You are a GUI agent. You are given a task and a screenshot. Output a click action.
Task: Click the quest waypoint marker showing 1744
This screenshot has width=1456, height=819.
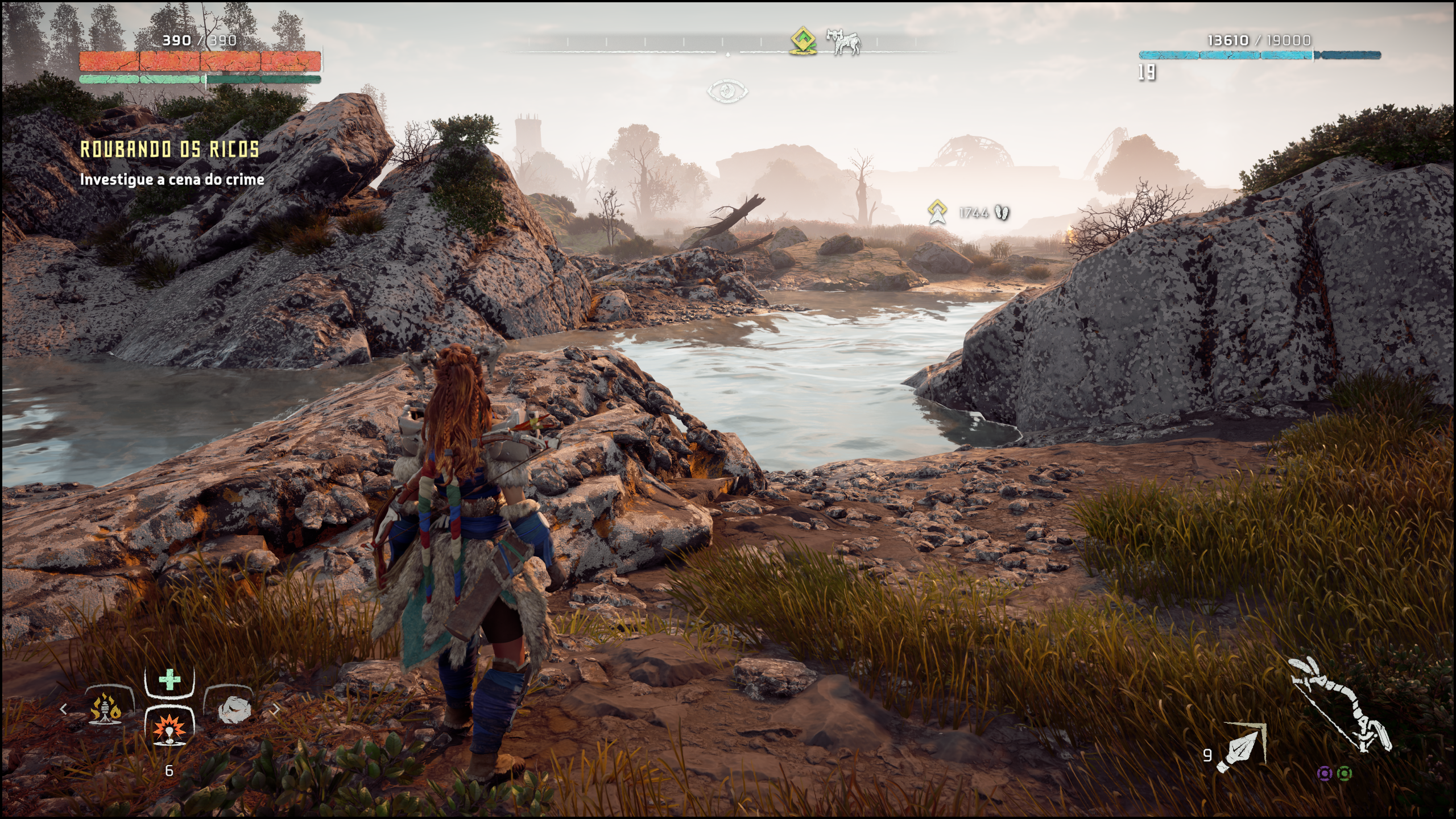(936, 212)
